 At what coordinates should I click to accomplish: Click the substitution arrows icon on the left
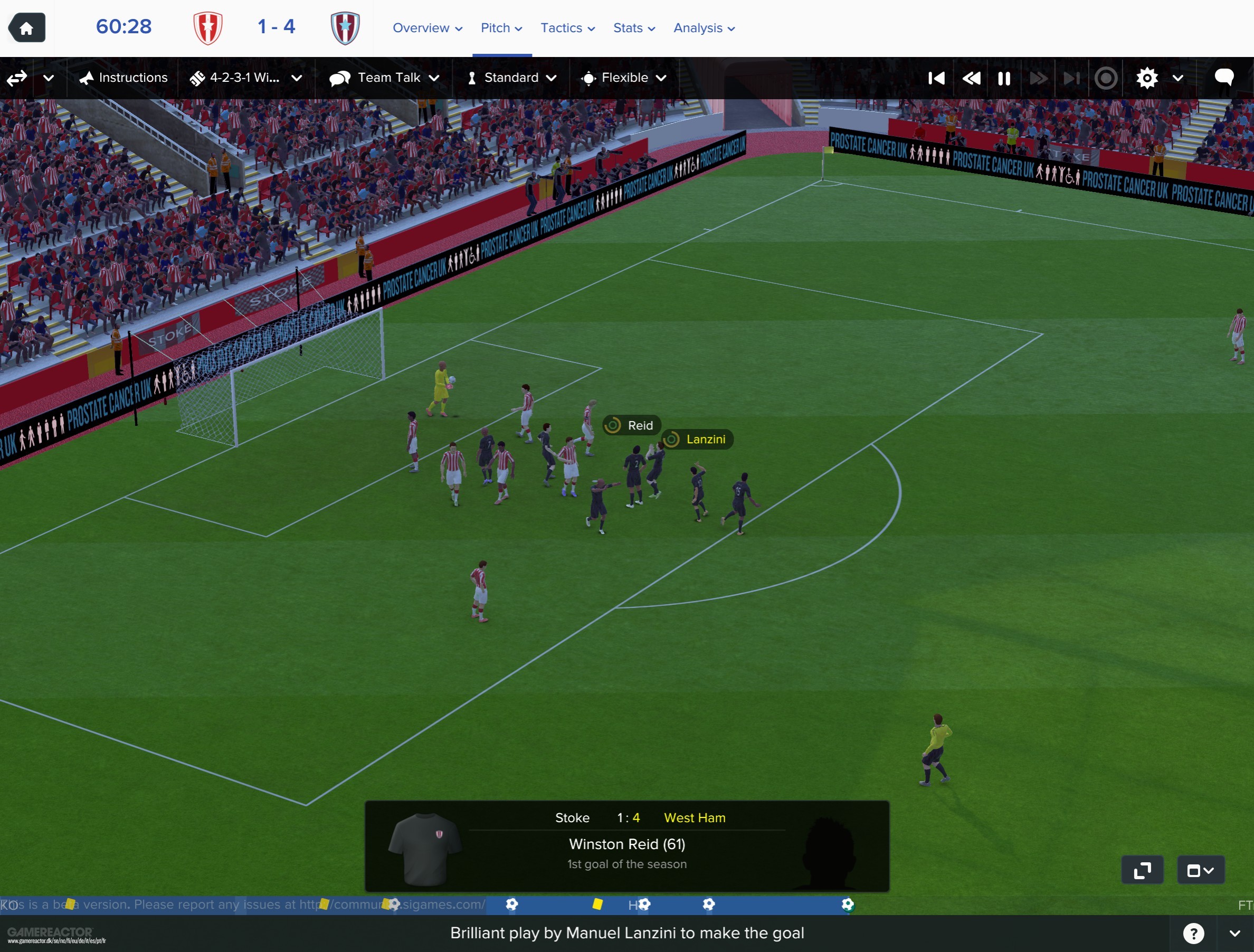(x=16, y=78)
